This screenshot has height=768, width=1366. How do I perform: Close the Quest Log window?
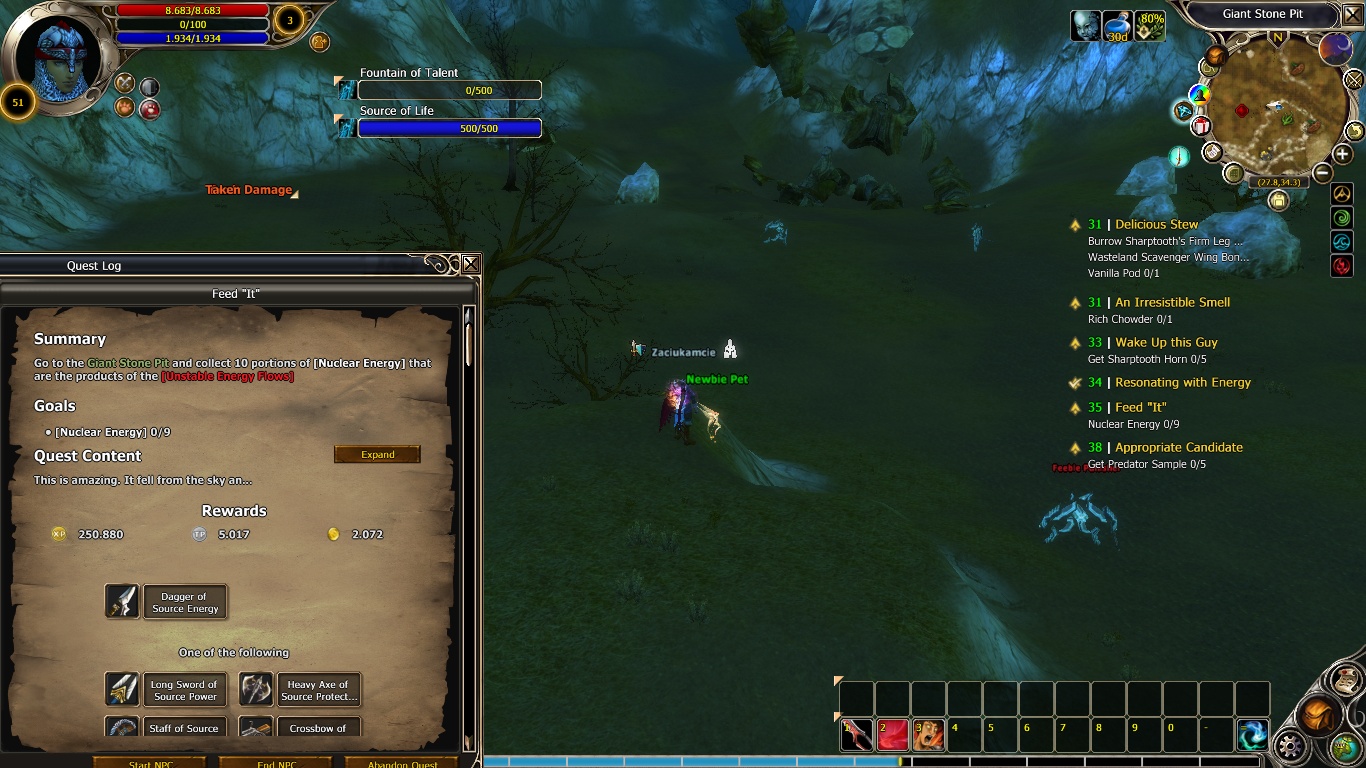click(x=470, y=264)
